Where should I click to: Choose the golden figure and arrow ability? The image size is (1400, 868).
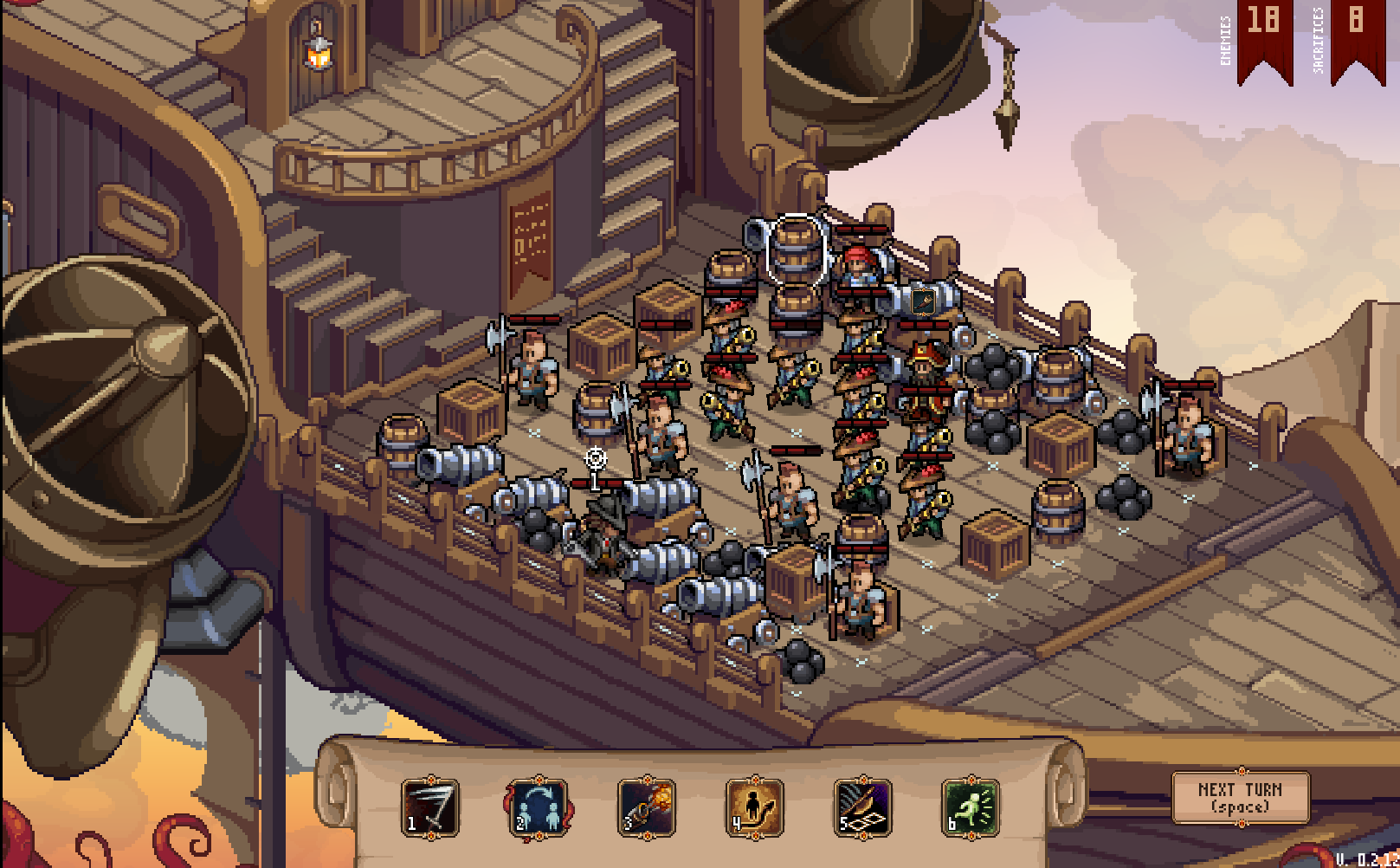coord(755,807)
